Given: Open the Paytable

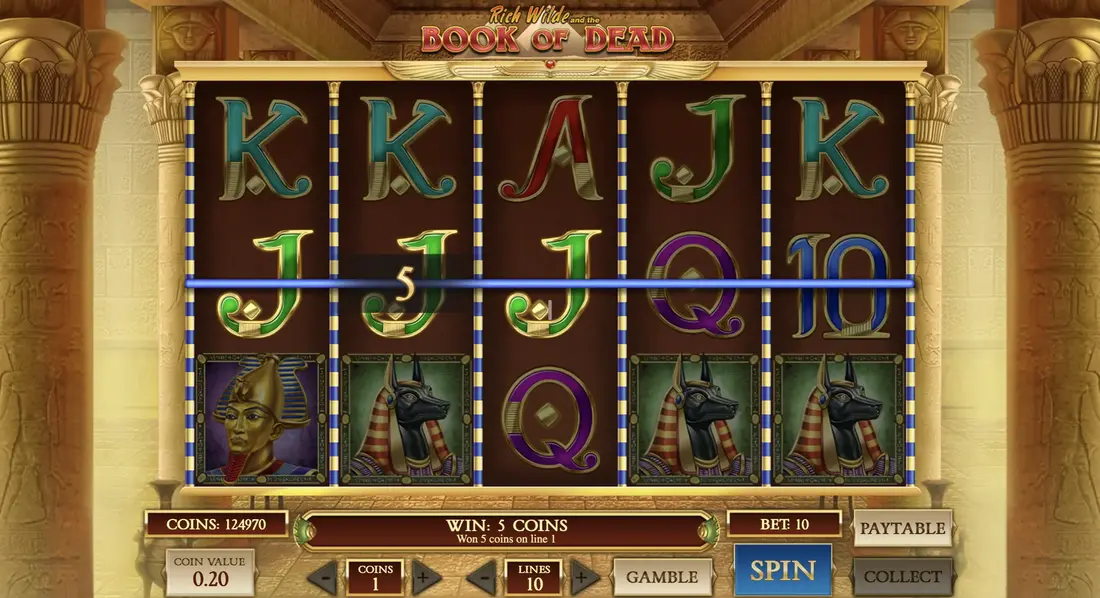Looking at the screenshot, I should [x=902, y=528].
